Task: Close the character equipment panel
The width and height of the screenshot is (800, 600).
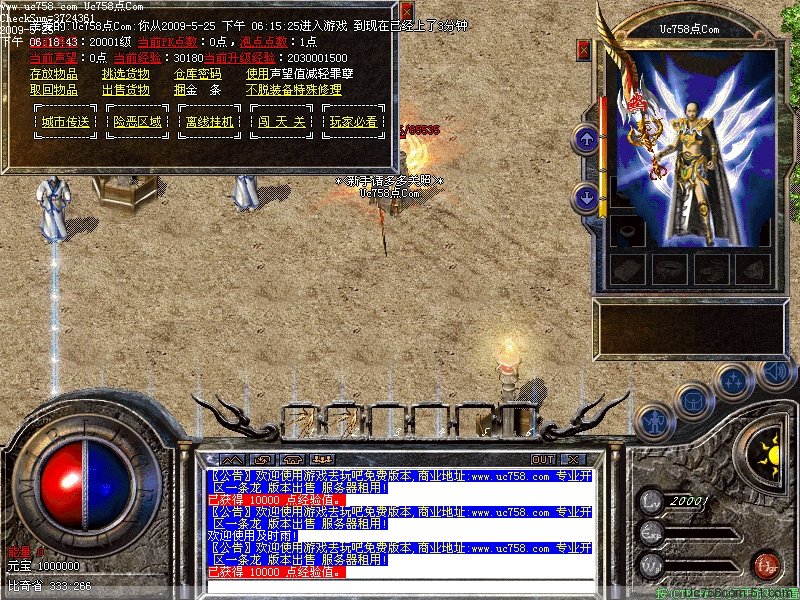Action: pyautogui.click(x=584, y=47)
